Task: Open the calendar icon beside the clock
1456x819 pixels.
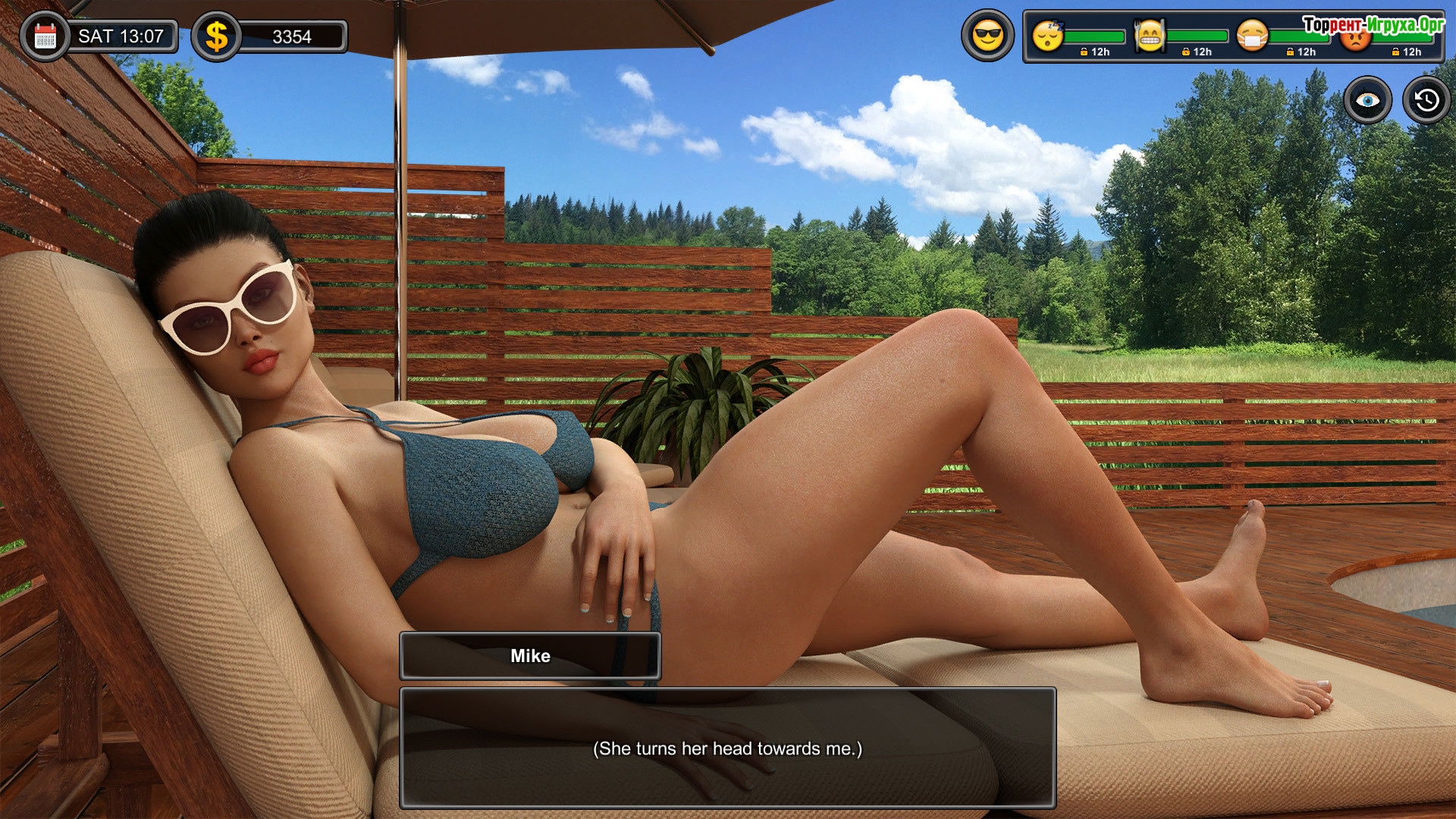Action: pos(45,36)
